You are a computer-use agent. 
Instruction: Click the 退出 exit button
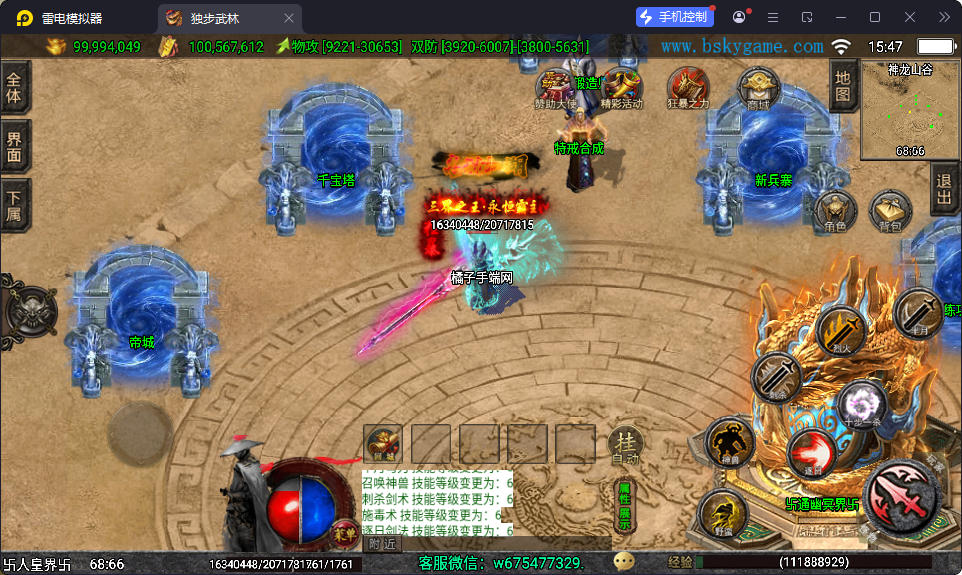pos(943,188)
